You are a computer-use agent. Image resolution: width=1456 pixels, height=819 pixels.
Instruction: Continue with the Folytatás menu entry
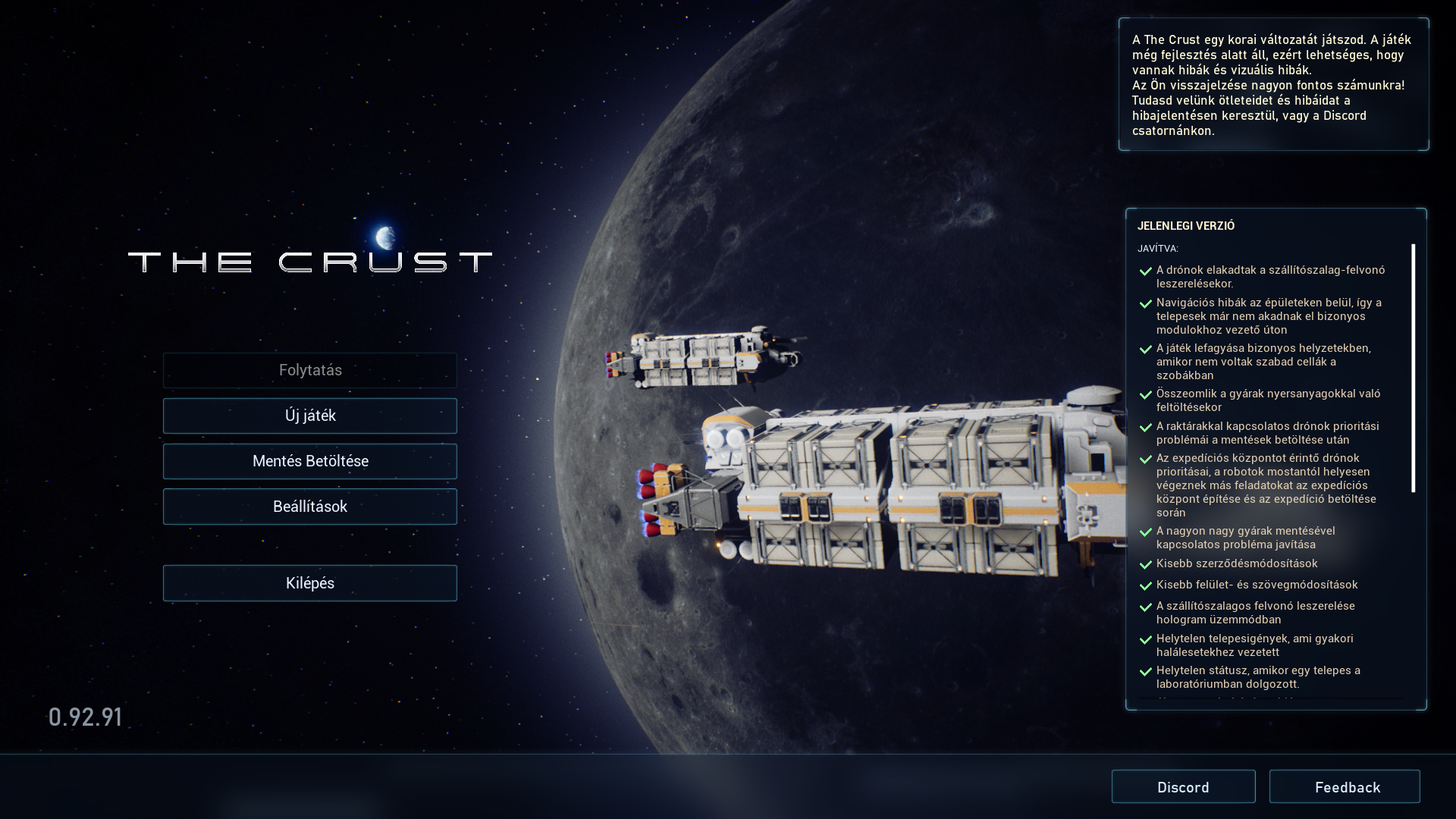[310, 370]
